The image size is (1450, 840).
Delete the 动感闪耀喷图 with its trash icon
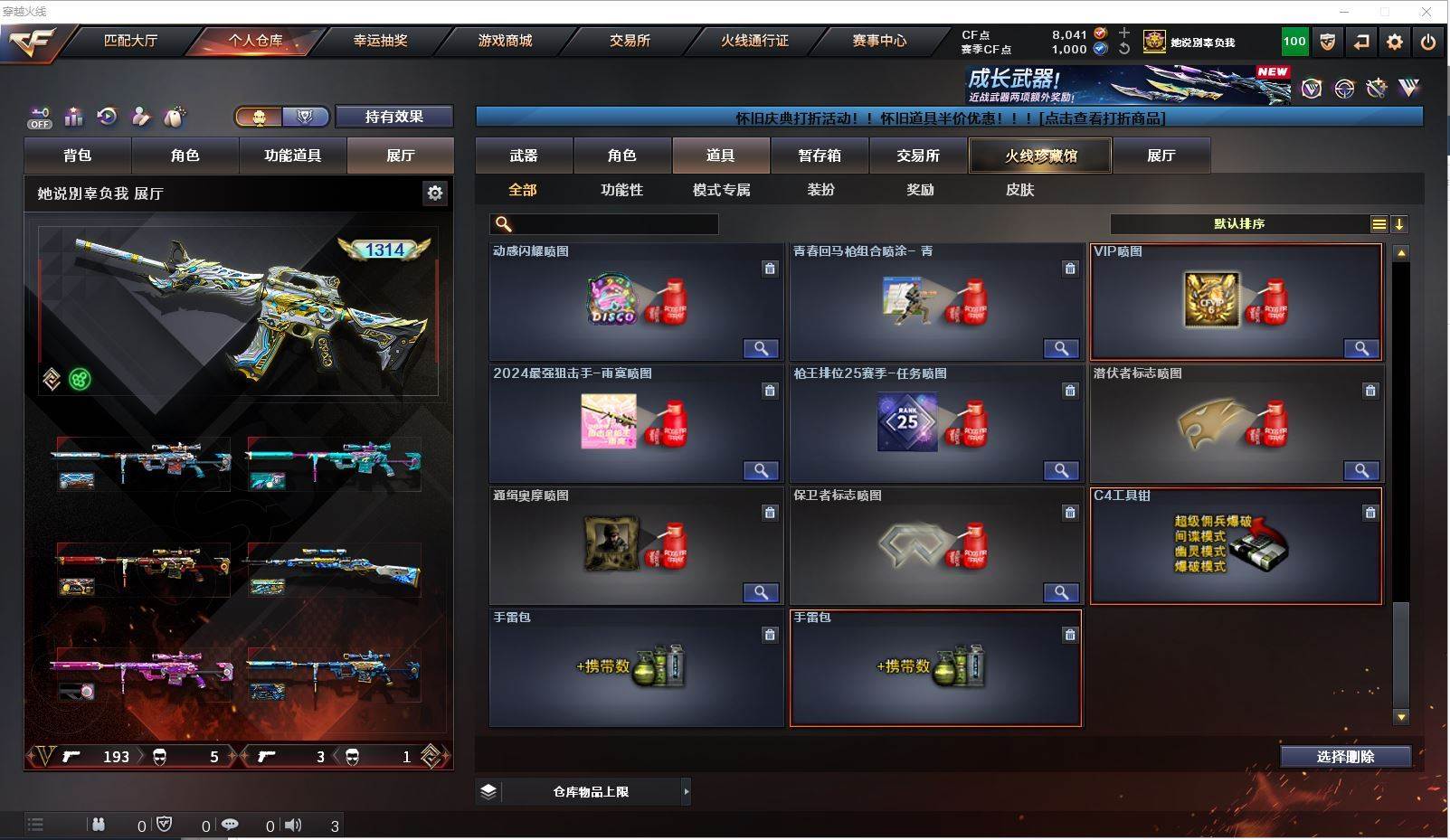(769, 269)
